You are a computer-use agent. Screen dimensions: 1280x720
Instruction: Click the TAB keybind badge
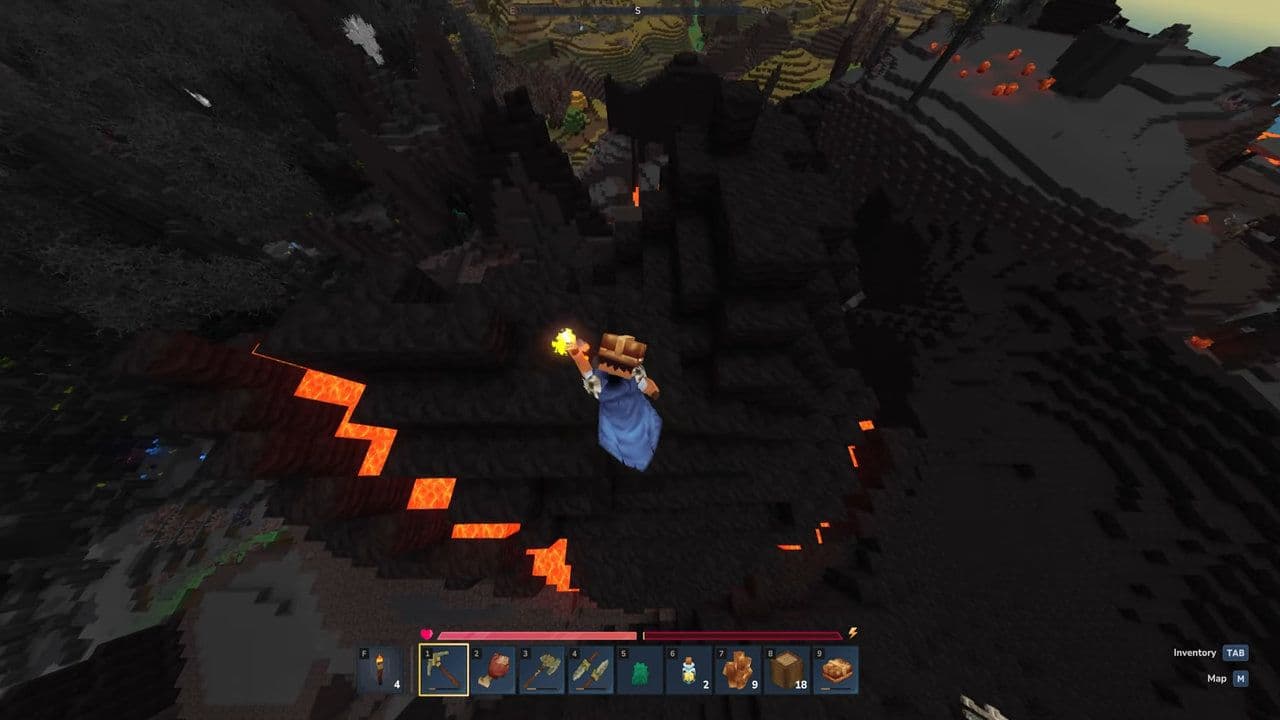click(1236, 653)
